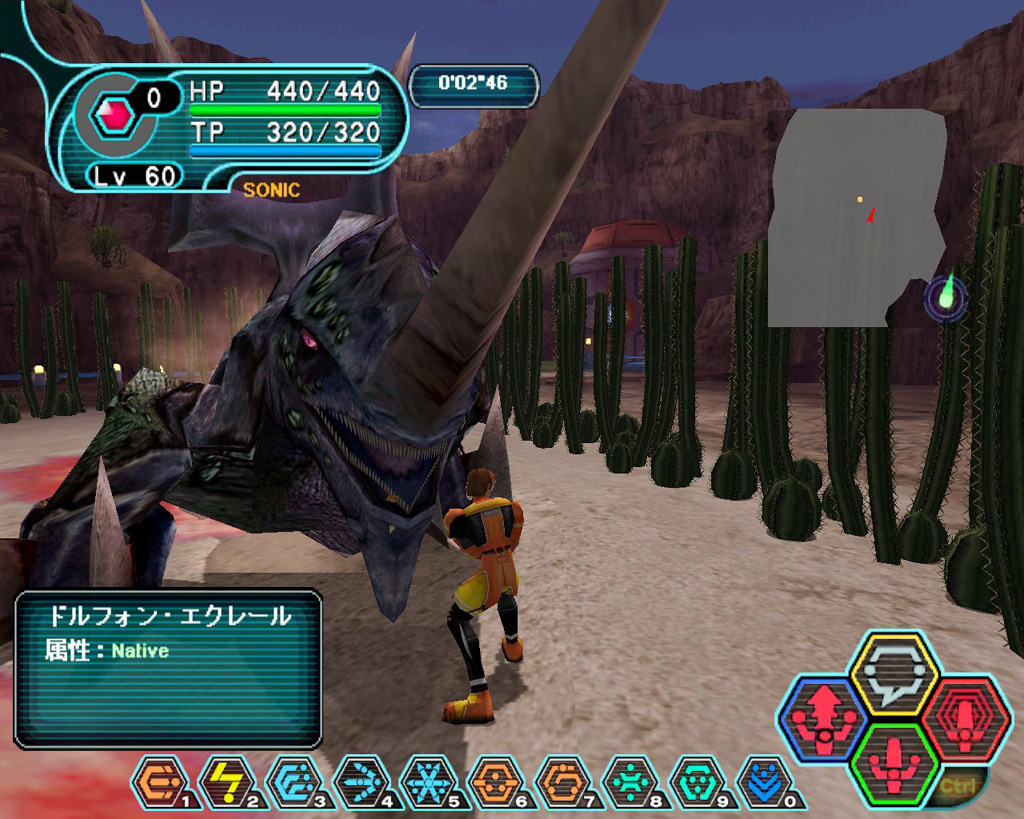Screen dimensions: 1024x819
Task: Select the red hexagon gem status icon
Action: coord(113,115)
